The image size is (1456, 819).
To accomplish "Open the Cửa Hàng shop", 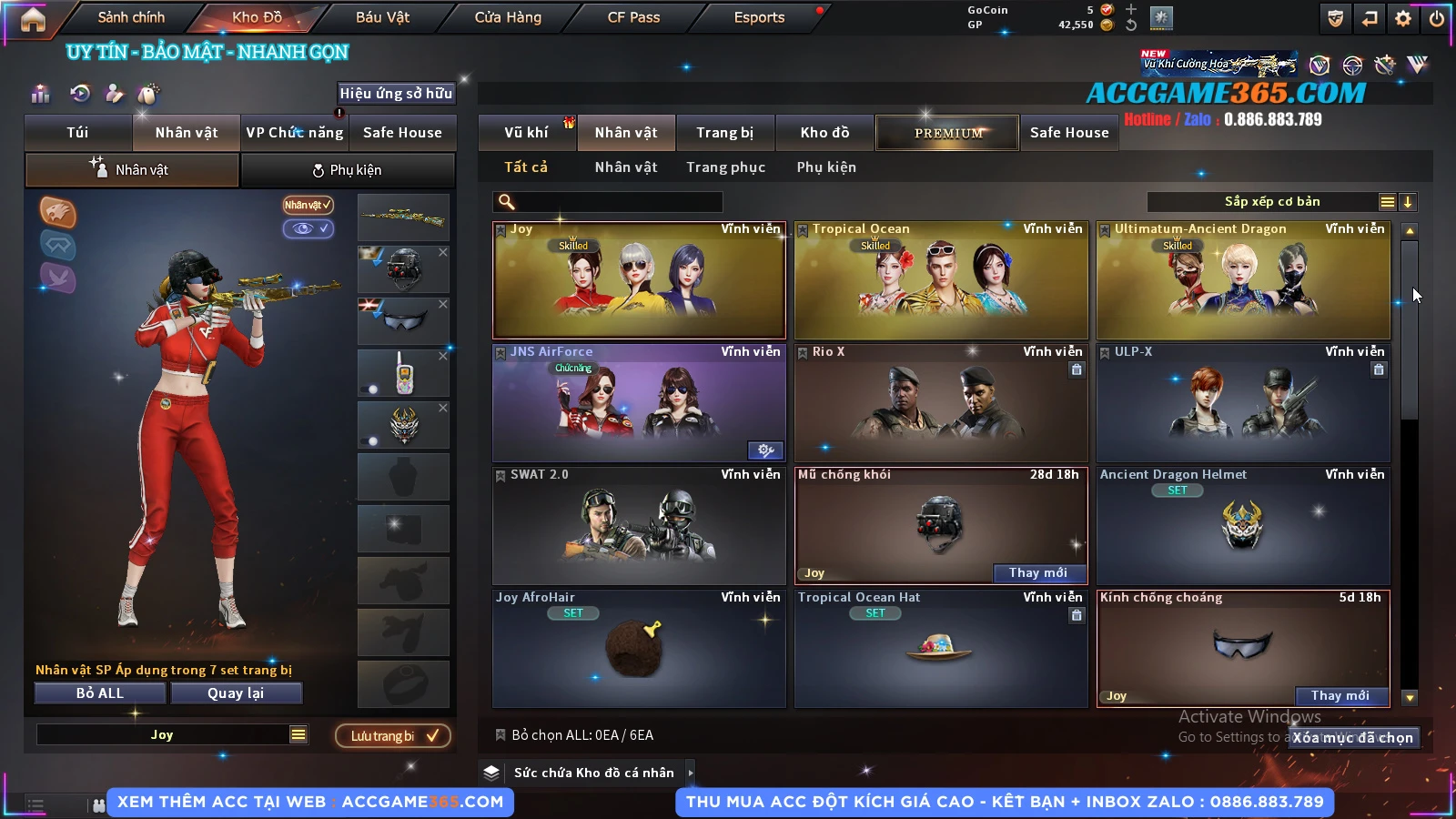I will pos(508,17).
